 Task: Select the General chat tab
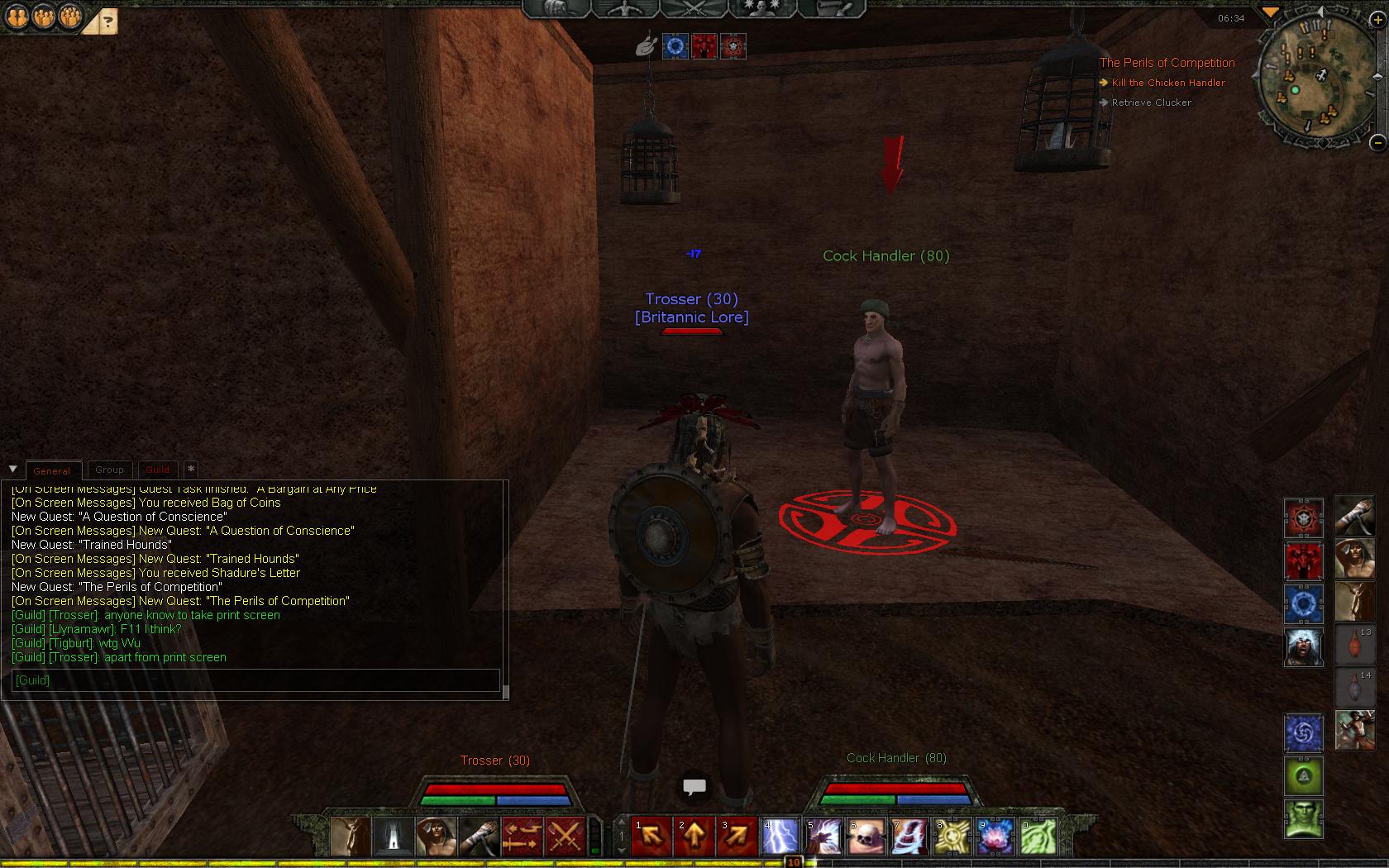coord(52,470)
